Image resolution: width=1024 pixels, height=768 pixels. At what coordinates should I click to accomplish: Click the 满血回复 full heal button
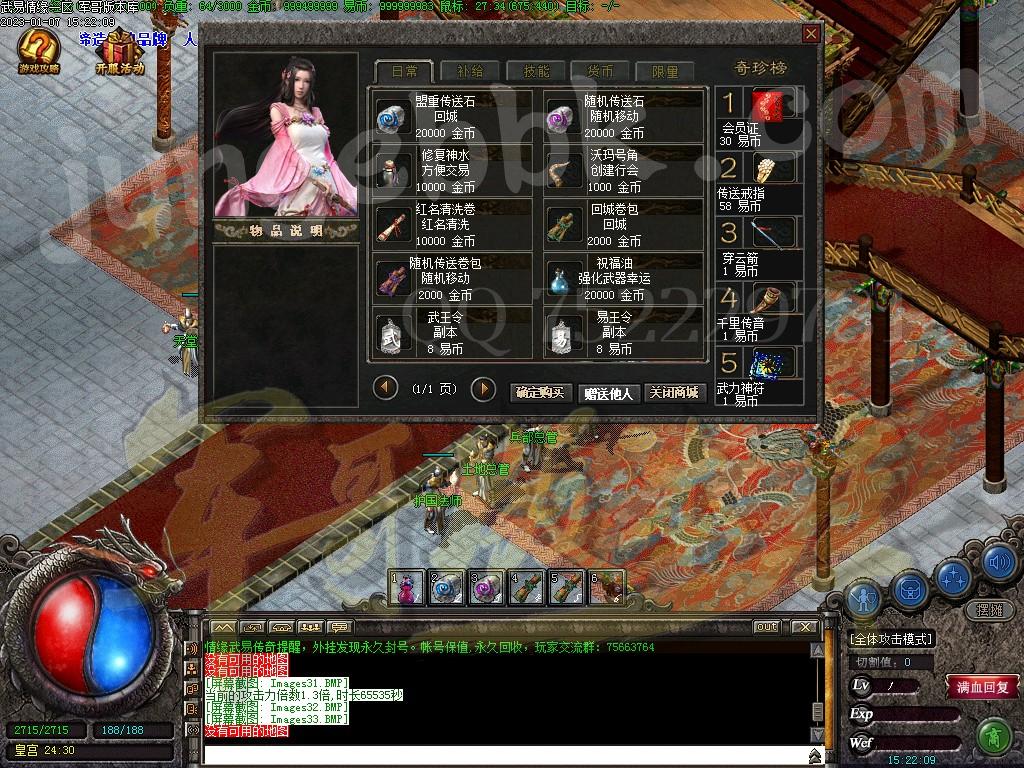point(983,687)
